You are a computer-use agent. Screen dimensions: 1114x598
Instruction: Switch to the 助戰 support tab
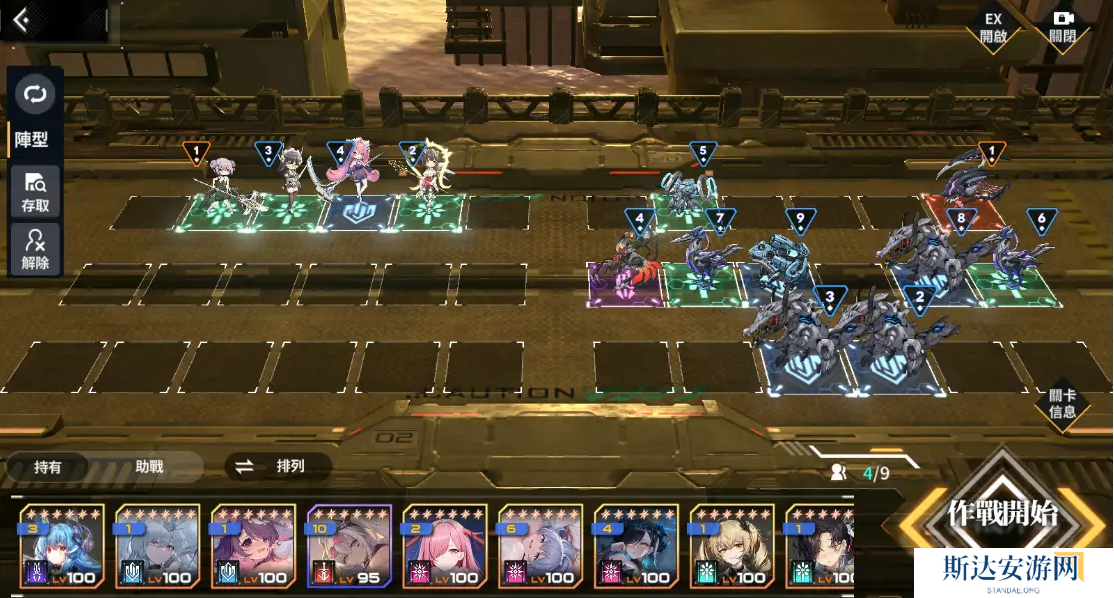coord(149,466)
